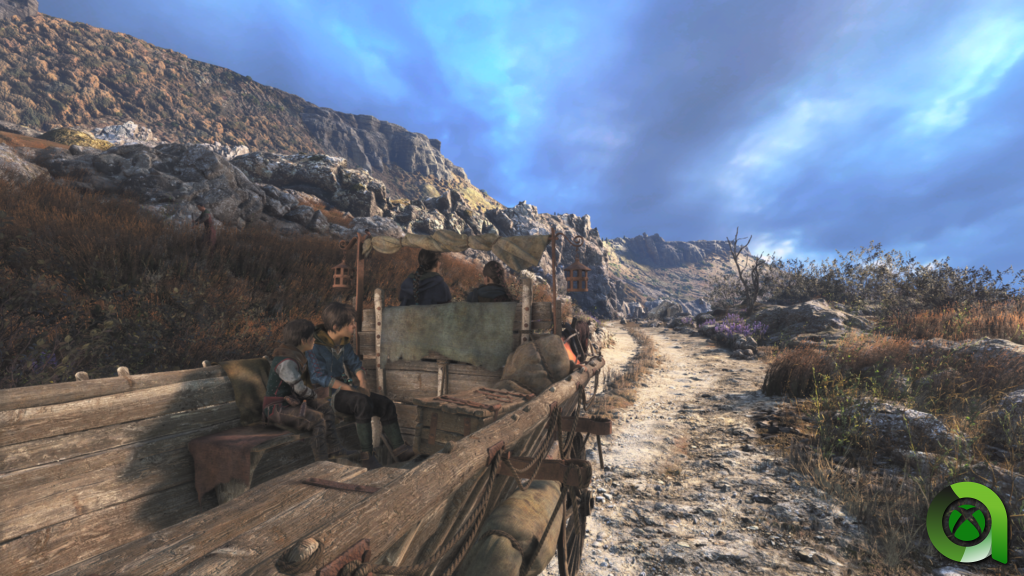Click the green Xbox logo watermark
Screen dimensions: 1024x576
pos(965,522)
